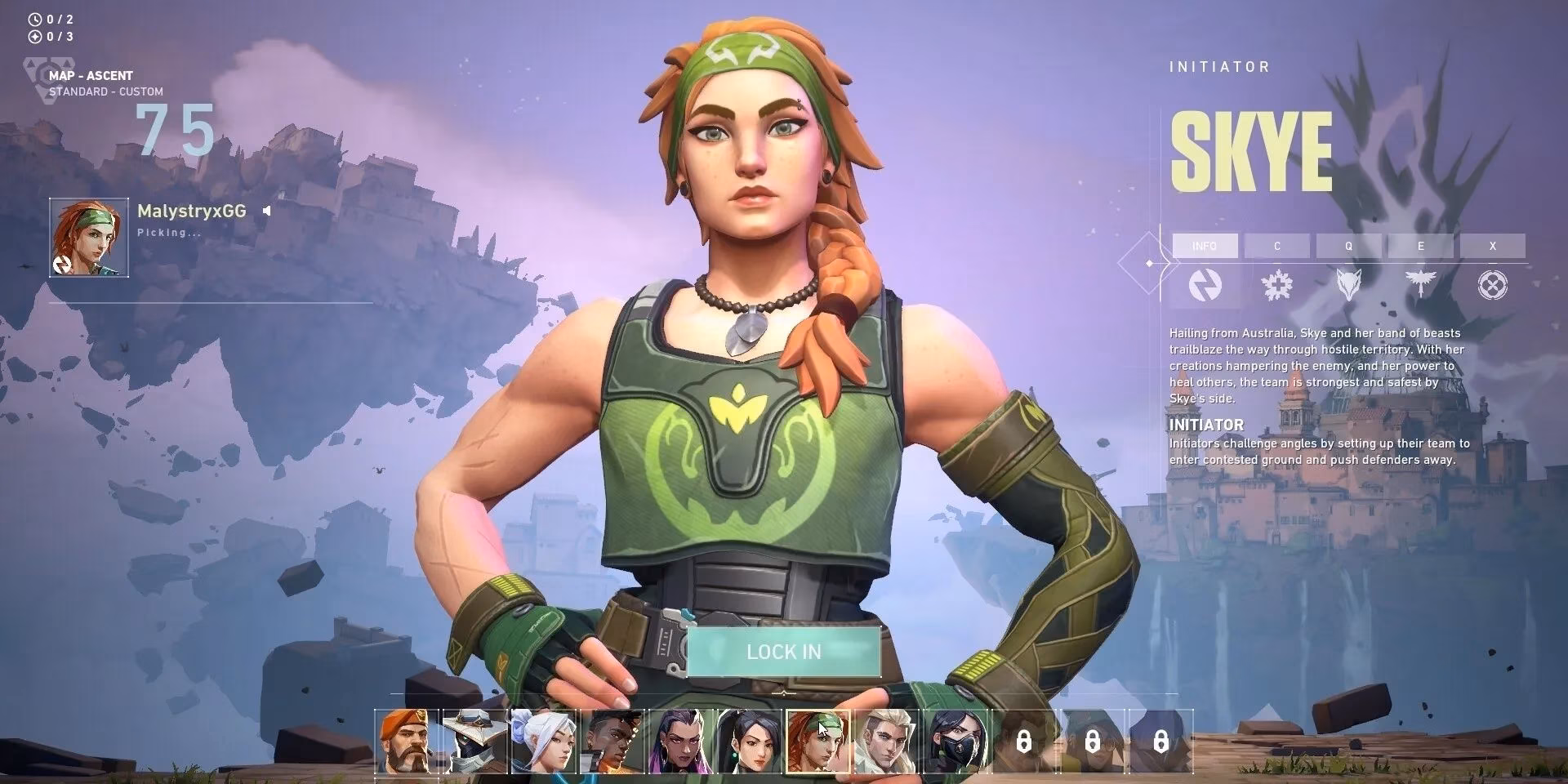Switch to the E ability tab
The width and height of the screenshot is (1568, 784).
click(x=1420, y=246)
